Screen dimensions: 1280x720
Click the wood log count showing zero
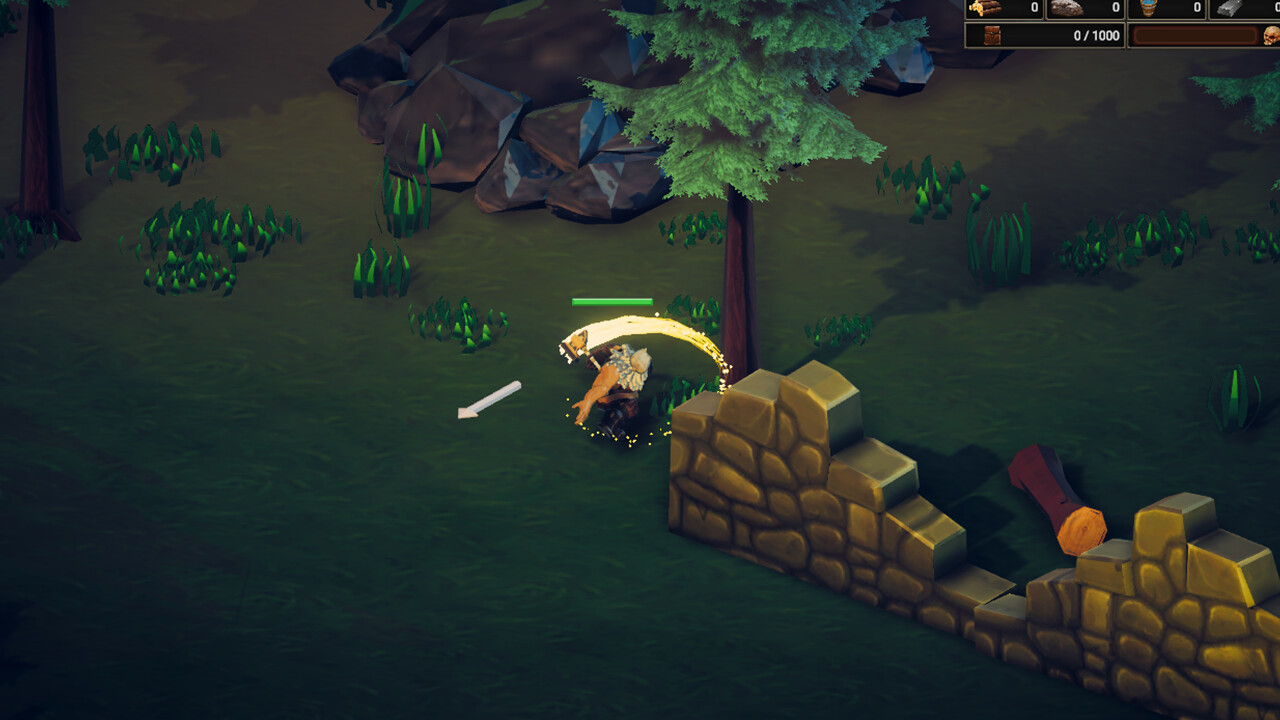click(x=1032, y=8)
